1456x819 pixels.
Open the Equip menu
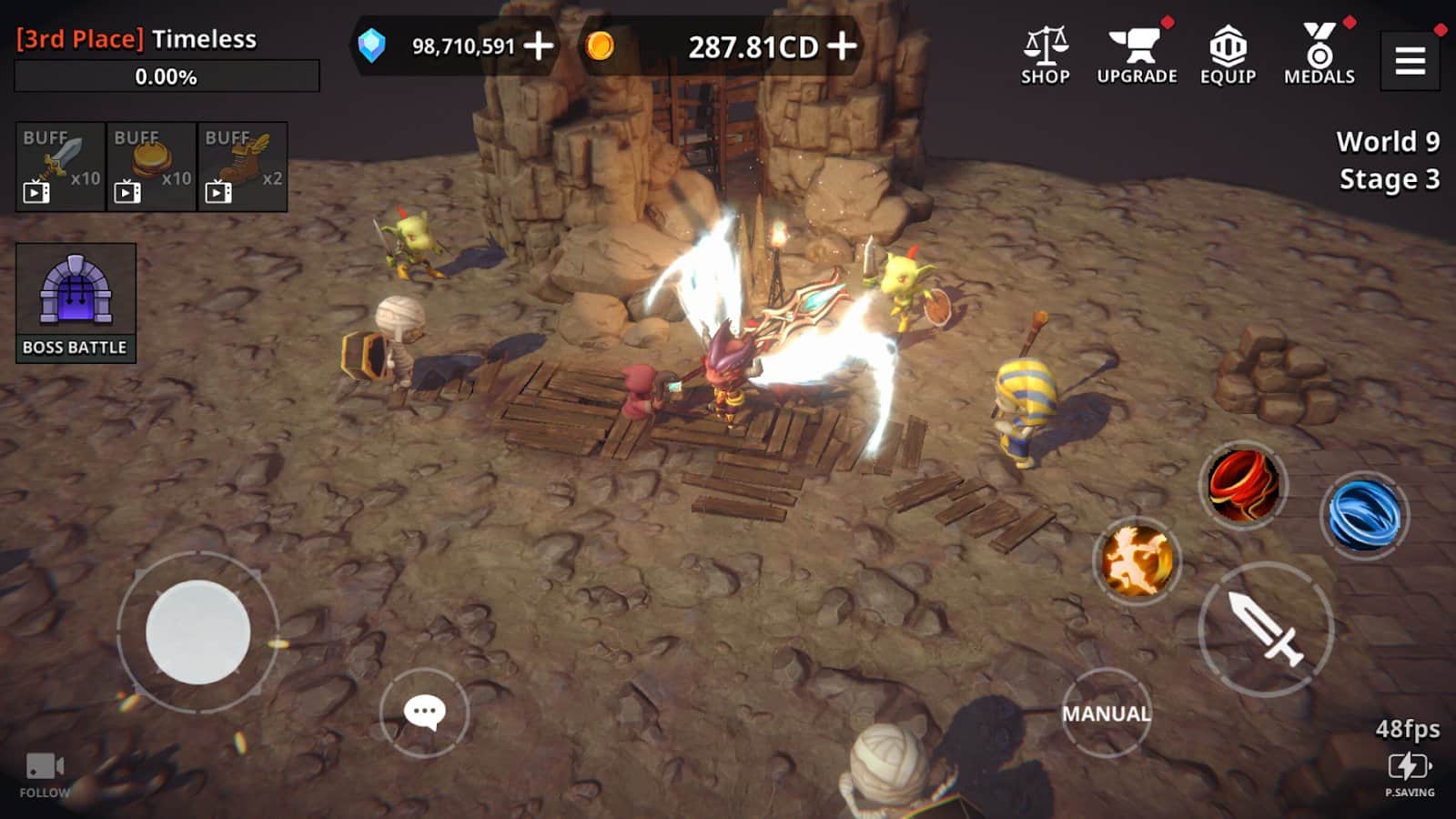1228,55
